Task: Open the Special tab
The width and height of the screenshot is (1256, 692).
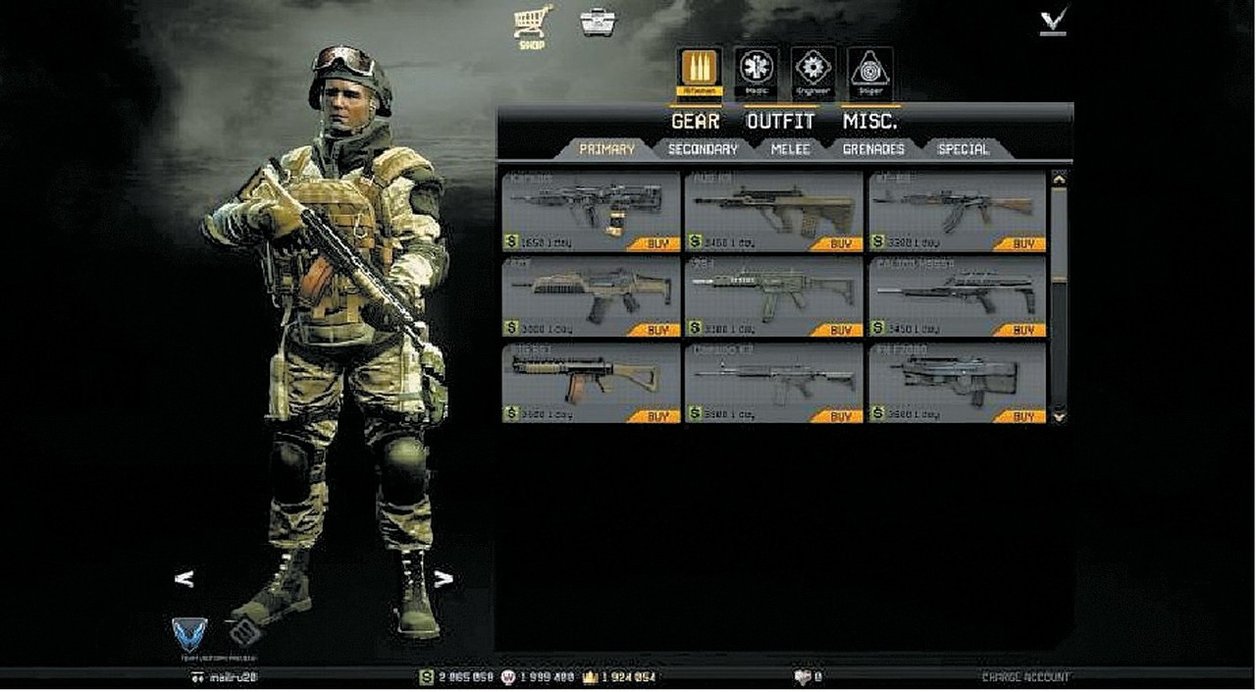Action: coord(963,149)
